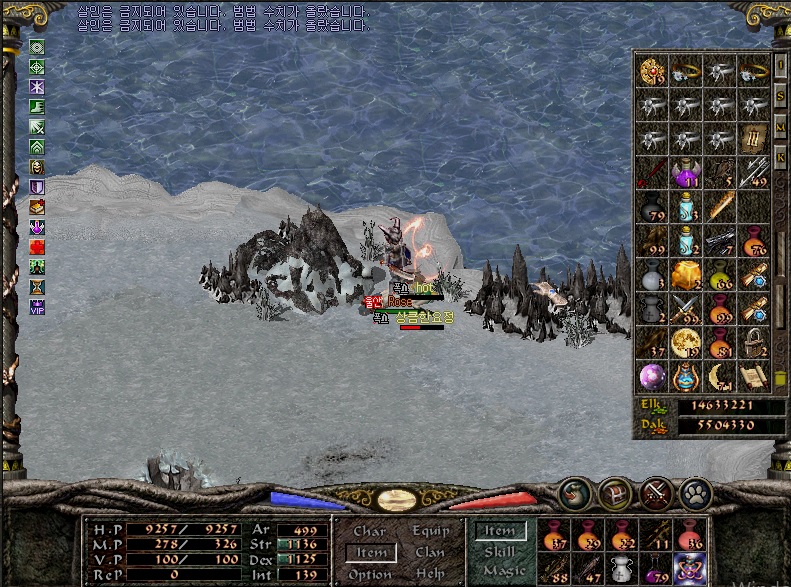Open the Help menu
The image size is (791, 587).
click(x=429, y=574)
